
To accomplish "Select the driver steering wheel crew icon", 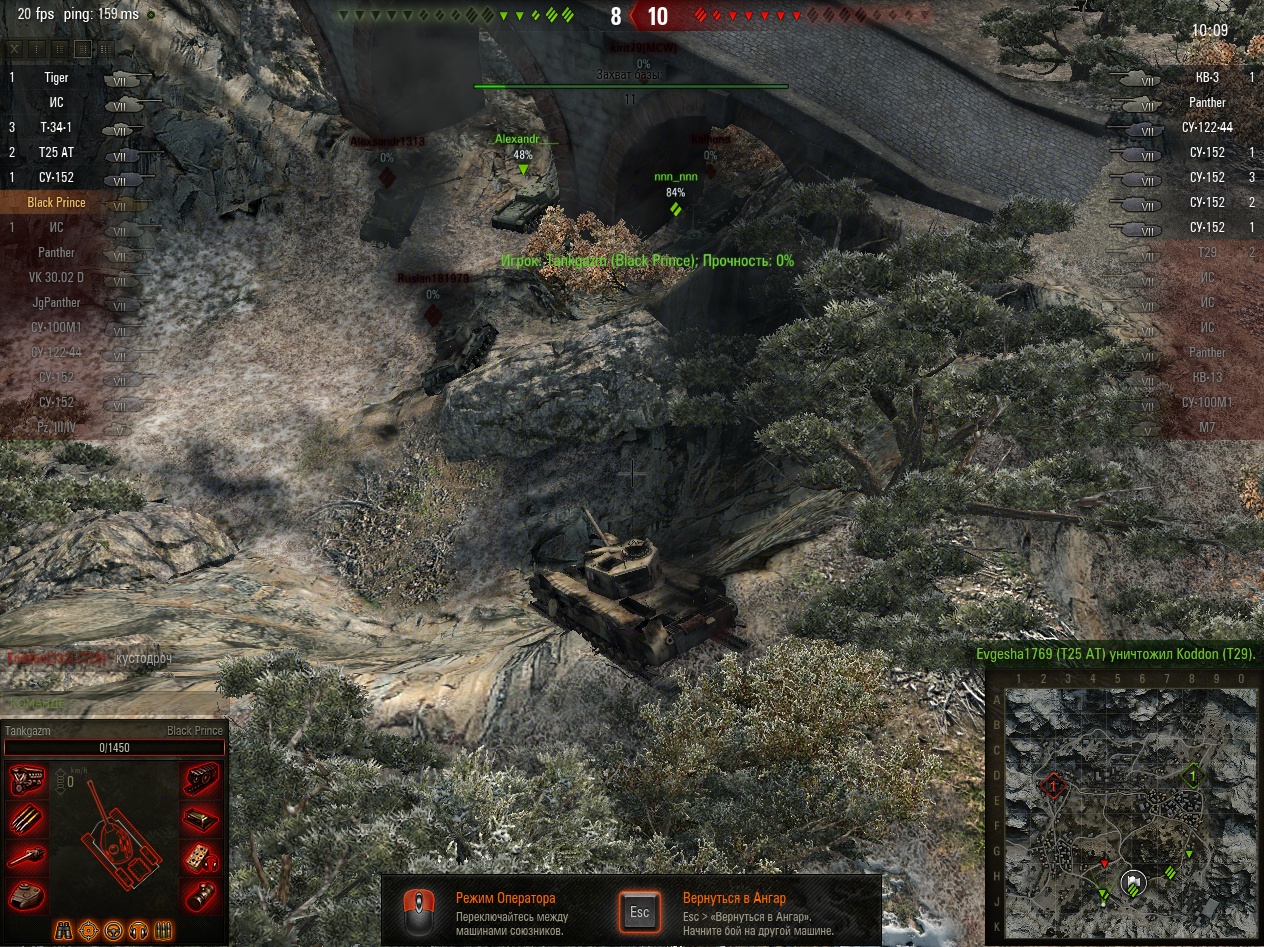I will (113, 930).
